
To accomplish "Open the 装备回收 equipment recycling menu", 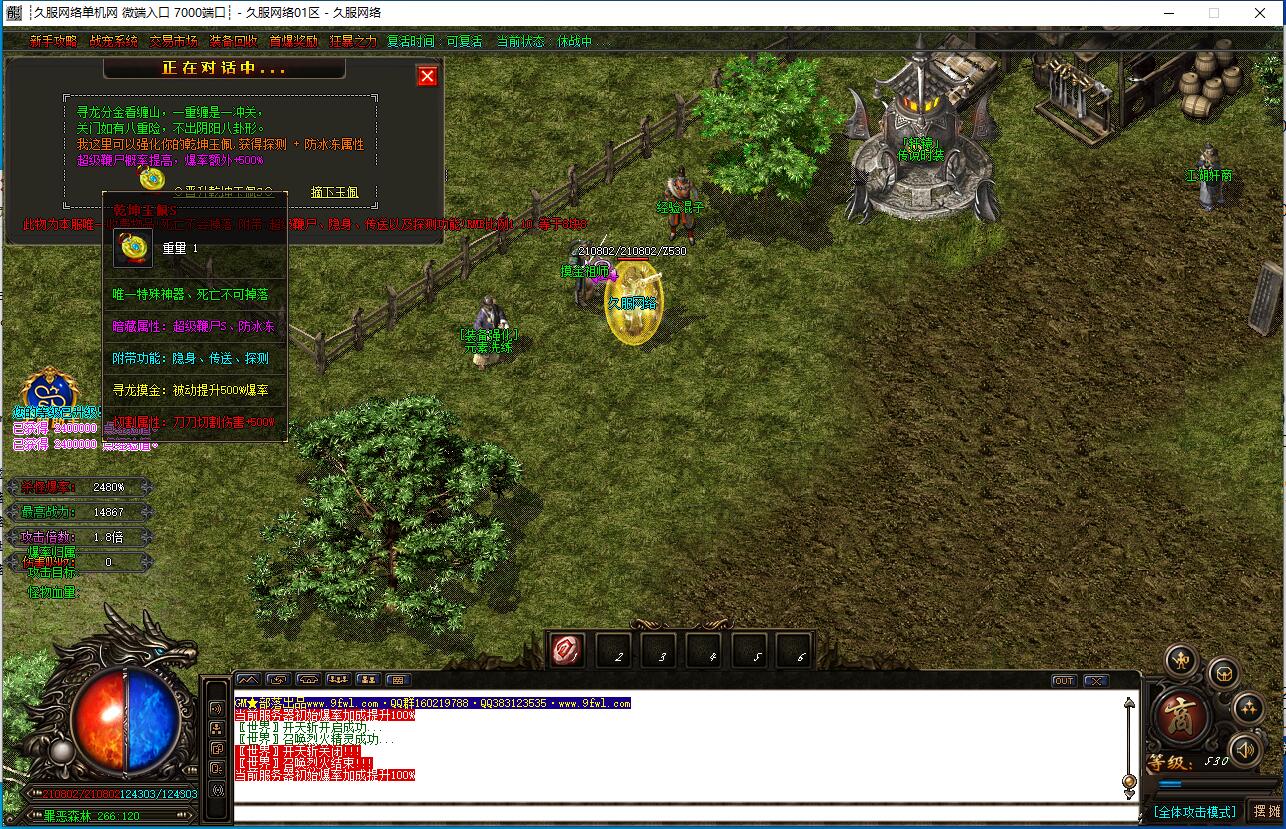I will click(233, 42).
